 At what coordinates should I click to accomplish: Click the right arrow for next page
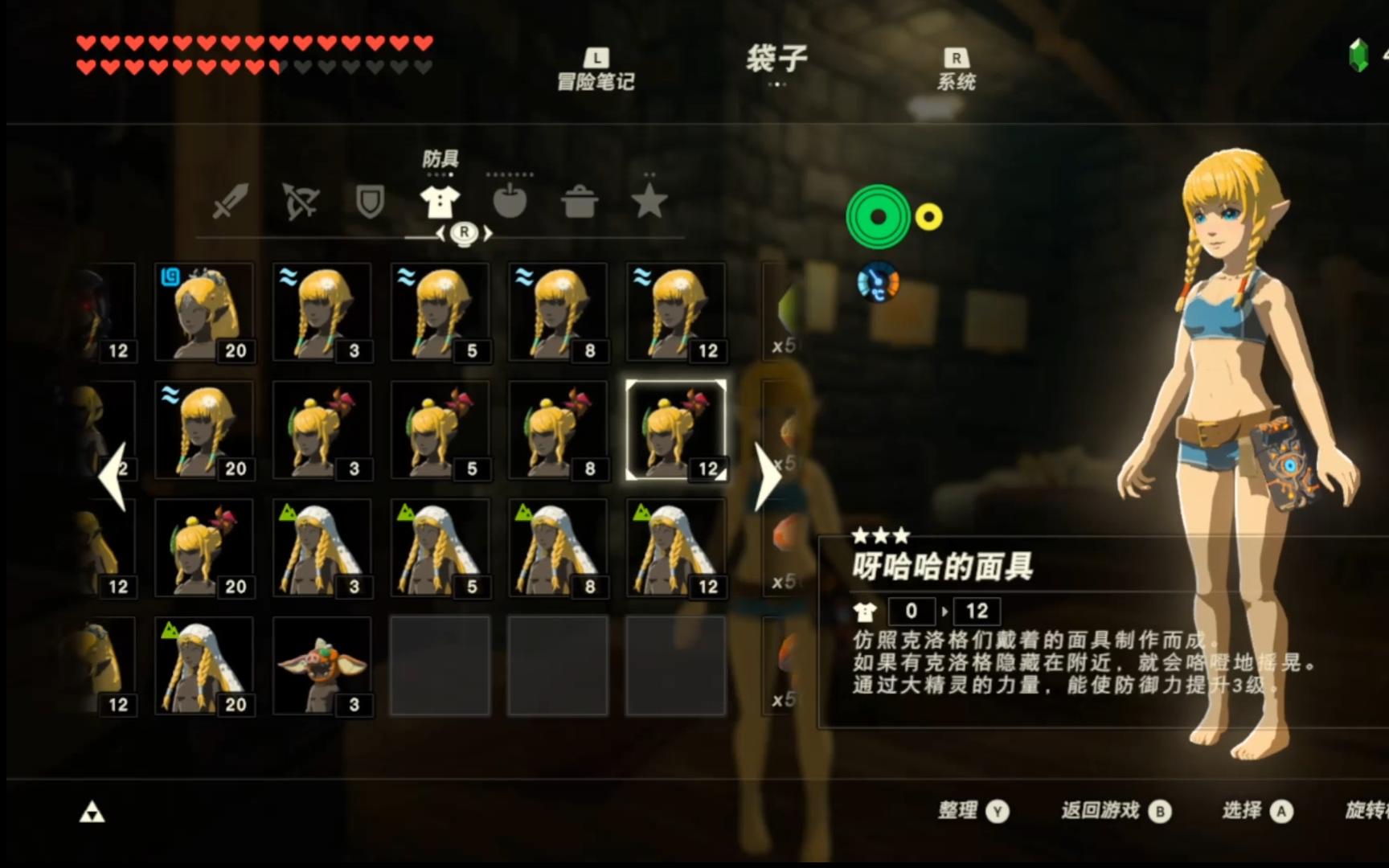coord(768,474)
